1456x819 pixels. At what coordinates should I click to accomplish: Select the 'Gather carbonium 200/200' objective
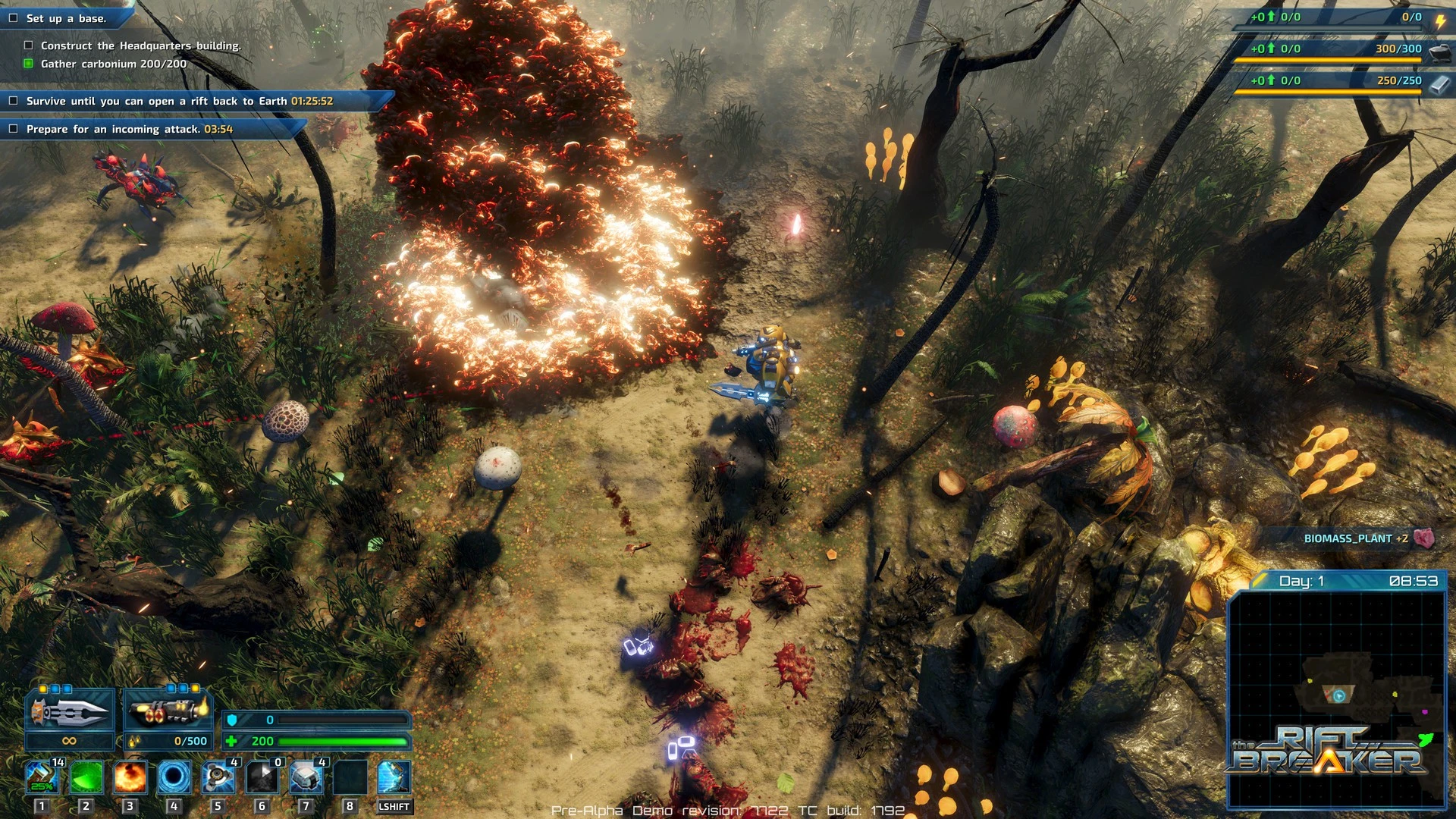coord(113,64)
